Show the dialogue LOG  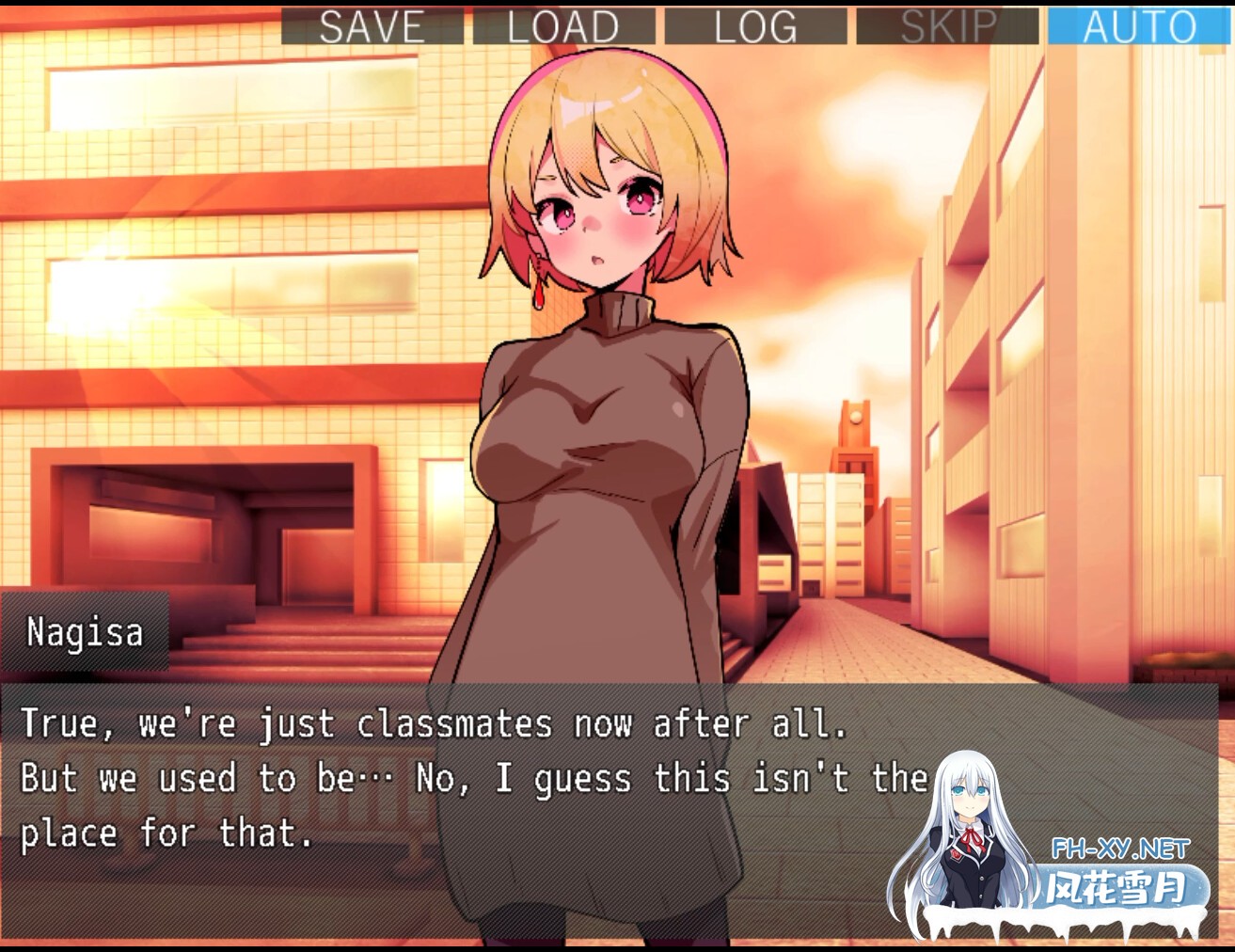point(755,25)
